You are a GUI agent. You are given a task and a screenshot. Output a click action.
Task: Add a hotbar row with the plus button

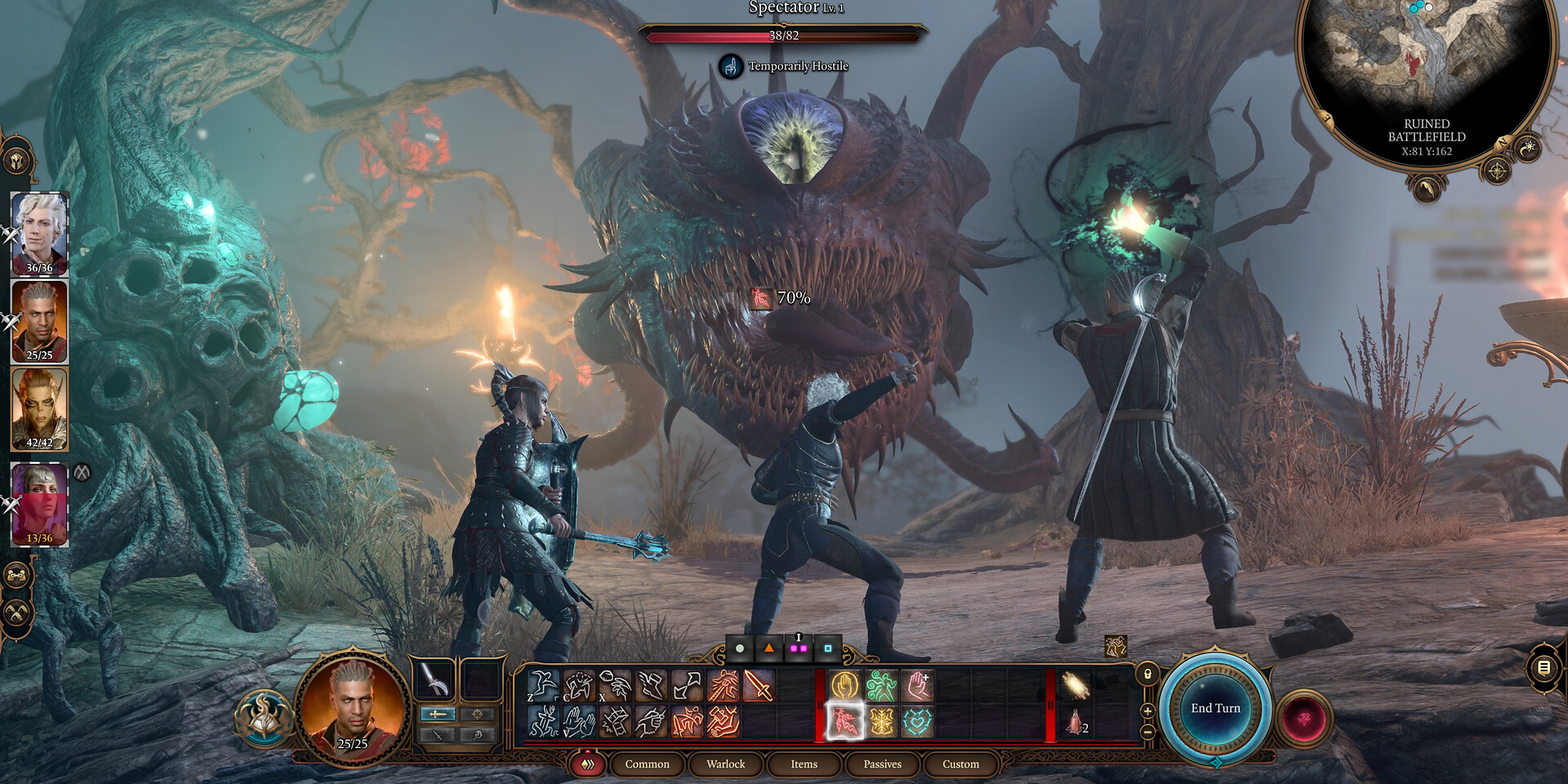[1147, 711]
